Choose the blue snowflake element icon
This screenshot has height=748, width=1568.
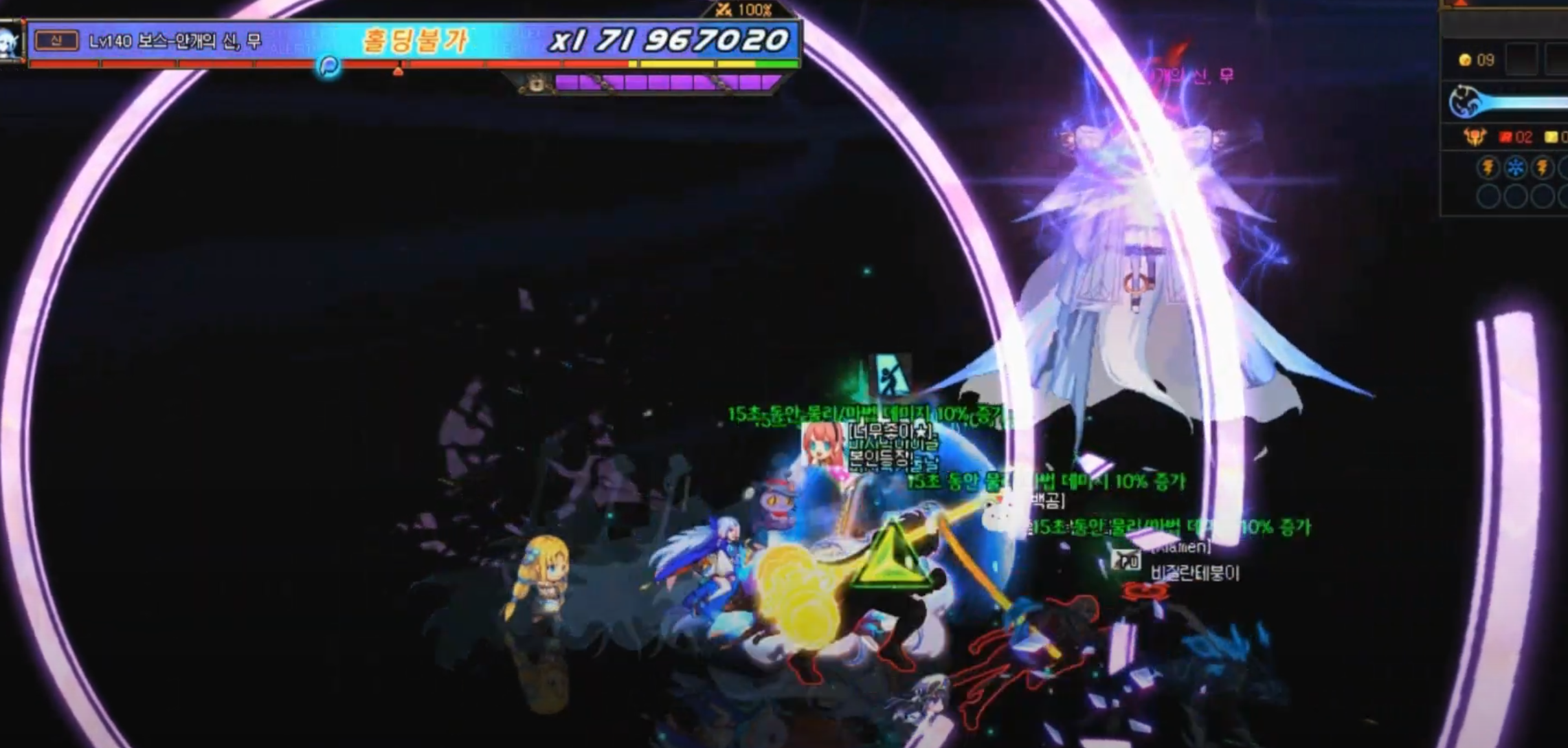(1516, 168)
